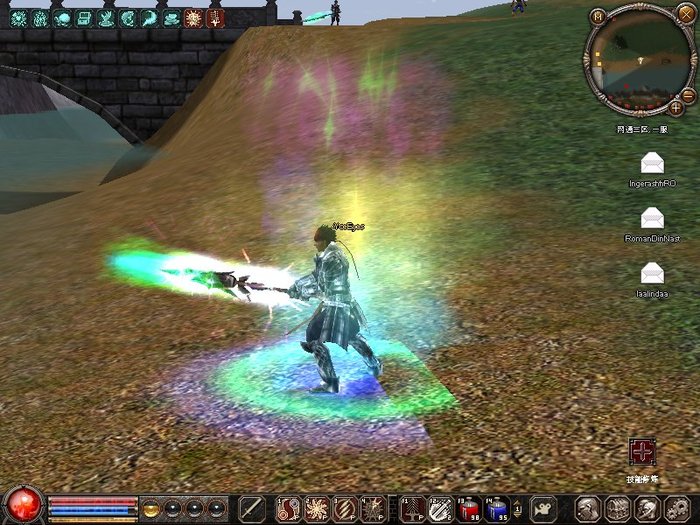This screenshot has width=700, height=525.
Task: Select the red health potion hotbar slot
Action: tap(469, 509)
